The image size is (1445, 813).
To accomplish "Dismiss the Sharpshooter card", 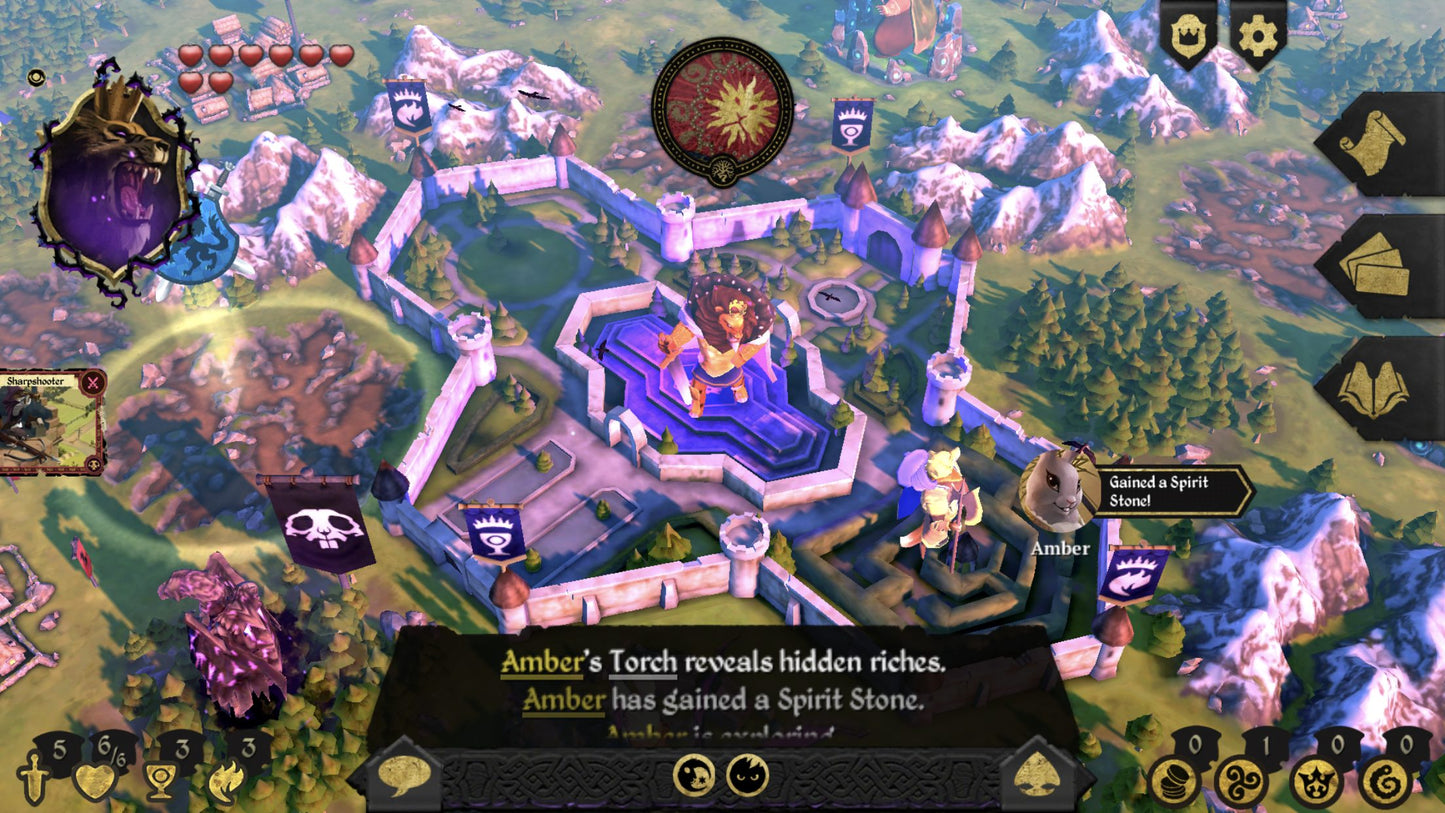I will pyautogui.click(x=92, y=380).
